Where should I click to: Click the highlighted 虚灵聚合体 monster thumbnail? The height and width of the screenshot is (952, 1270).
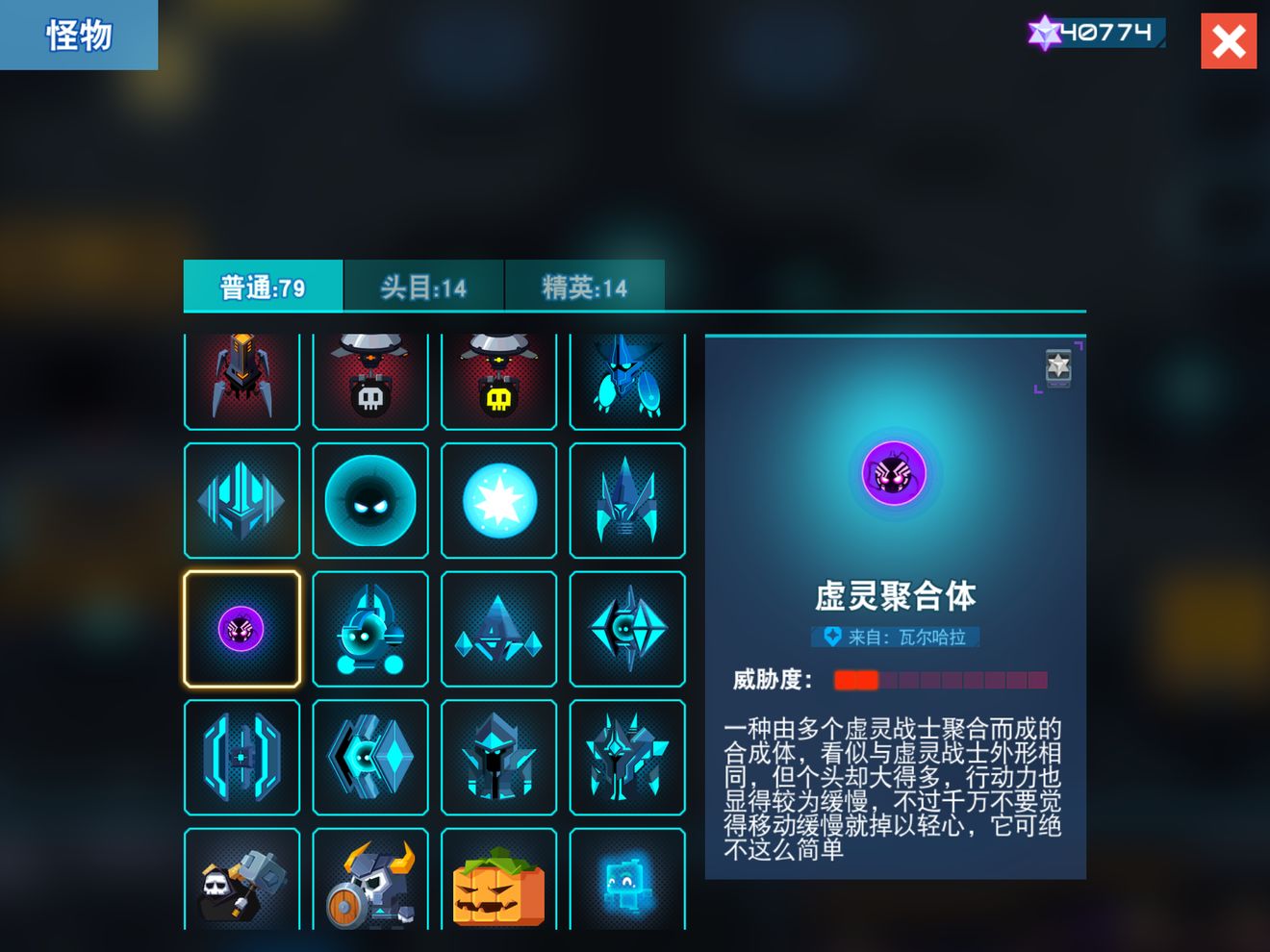pos(241,629)
